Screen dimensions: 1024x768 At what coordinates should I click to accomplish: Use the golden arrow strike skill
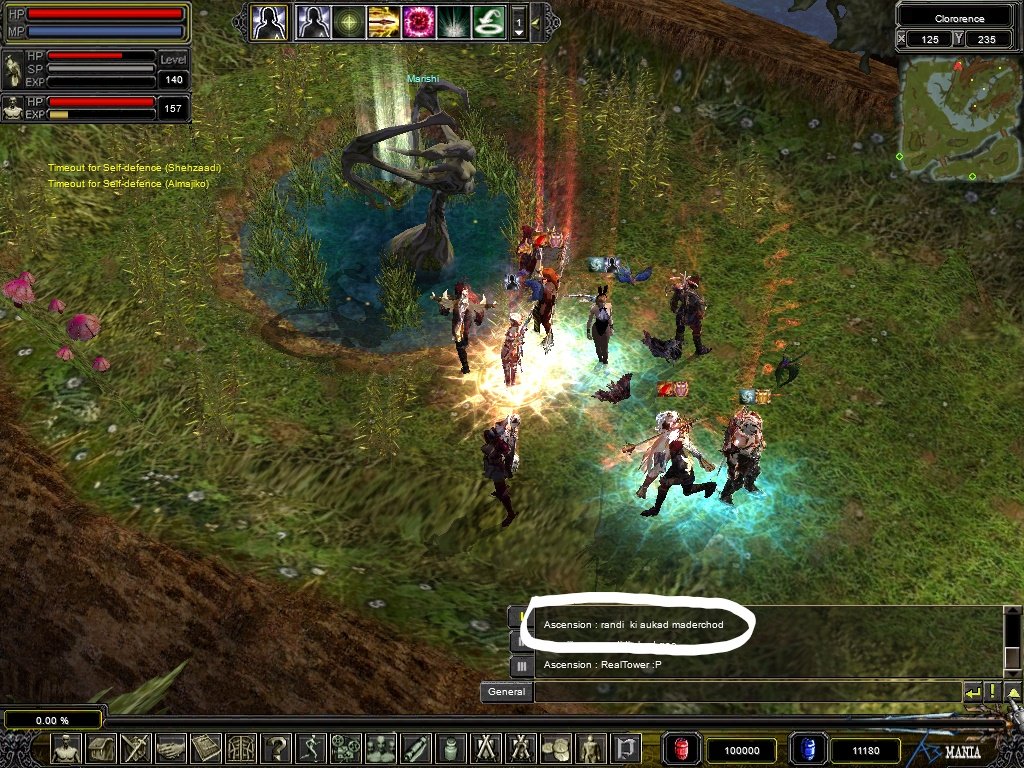coord(383,21)
